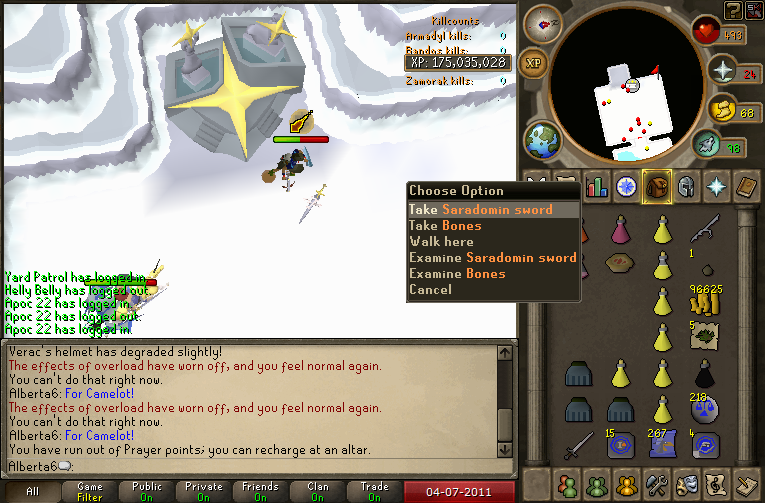The height and width of the screenshot is (503, 765).
Task: Toggle the Public chat filter
Action: coord(146,492)
